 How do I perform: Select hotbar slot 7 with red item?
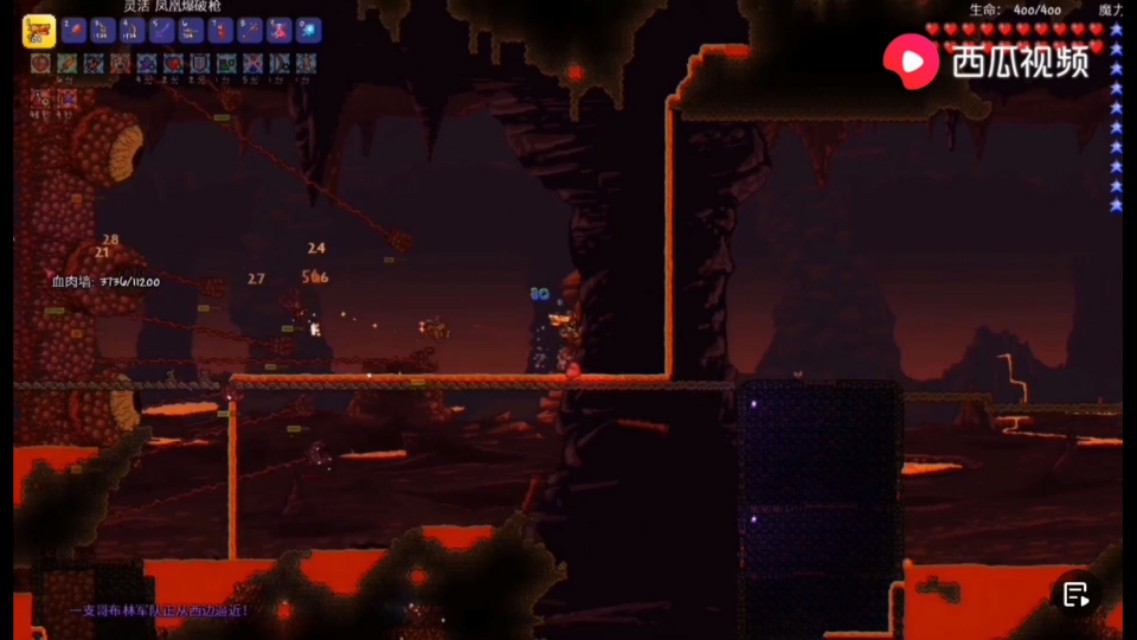click(x=220, y=31)
